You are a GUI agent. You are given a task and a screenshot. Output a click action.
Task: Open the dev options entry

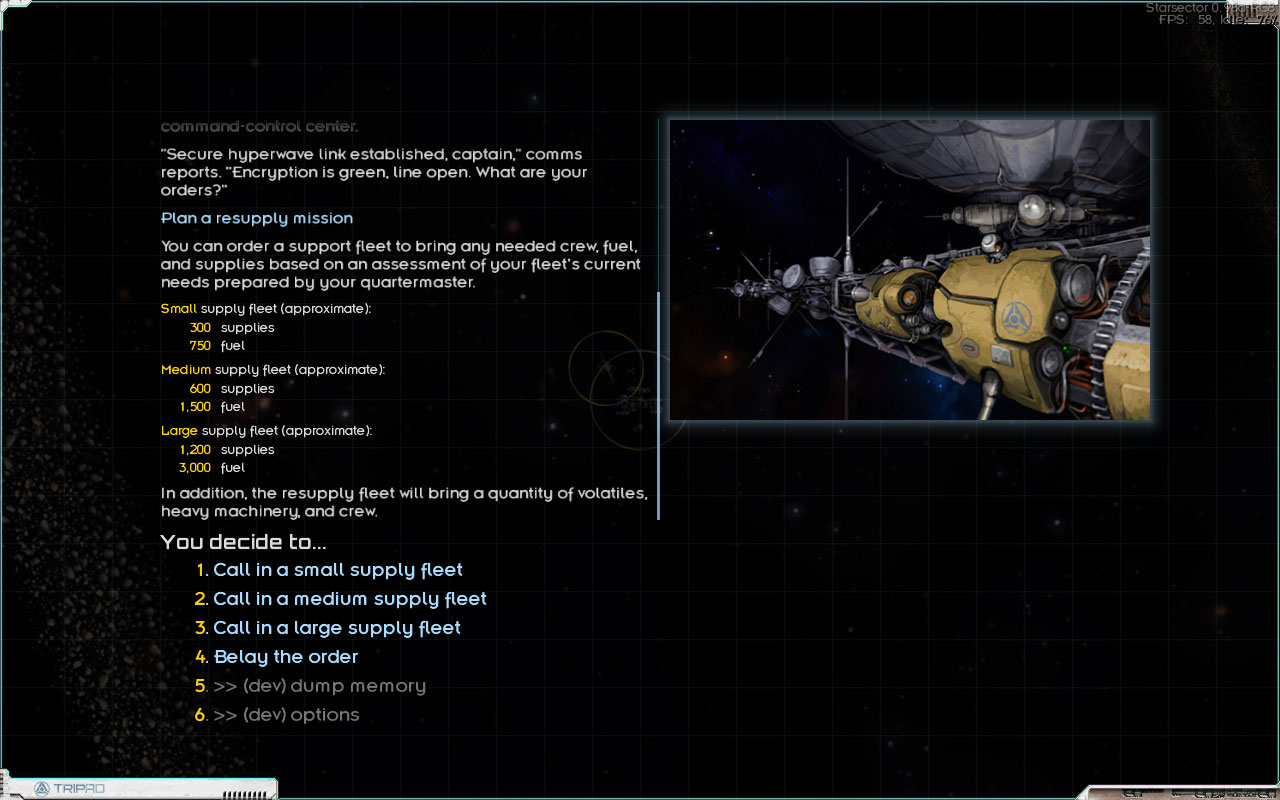(x=286, y=715)
